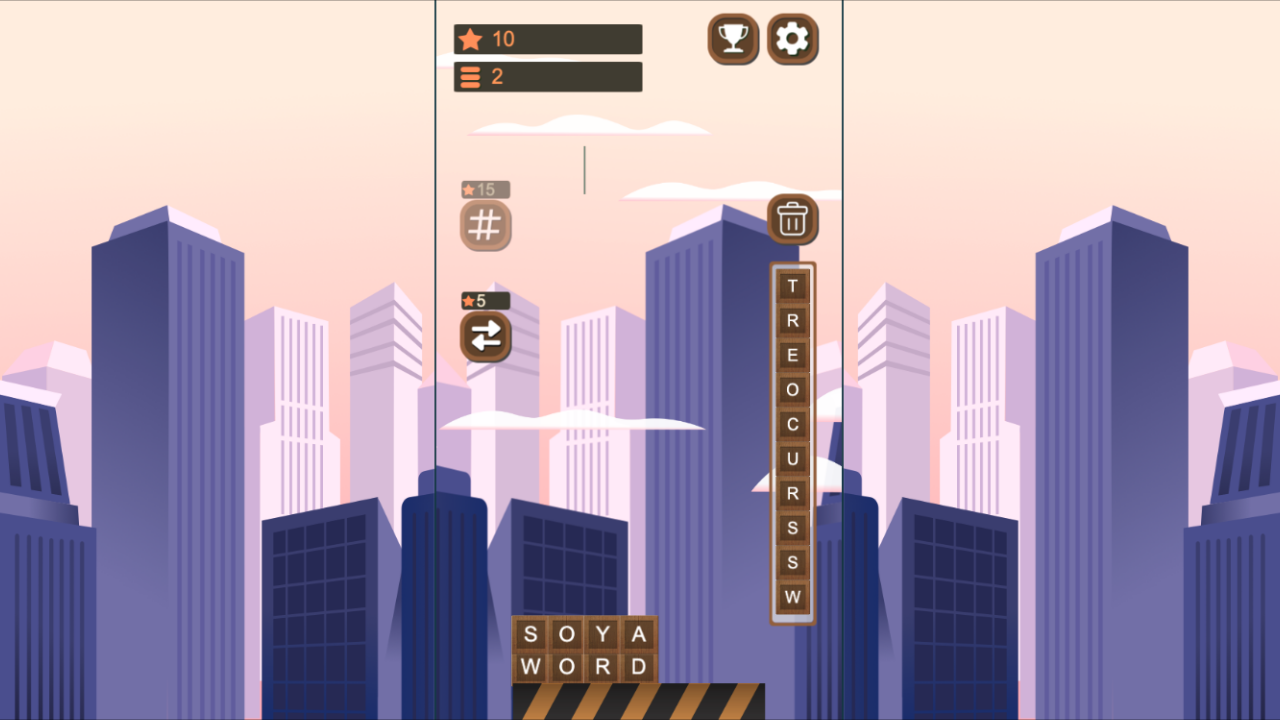Screen dimensions: 1280x720
Task: Click the O tile in the letter column
Action: 793,390
